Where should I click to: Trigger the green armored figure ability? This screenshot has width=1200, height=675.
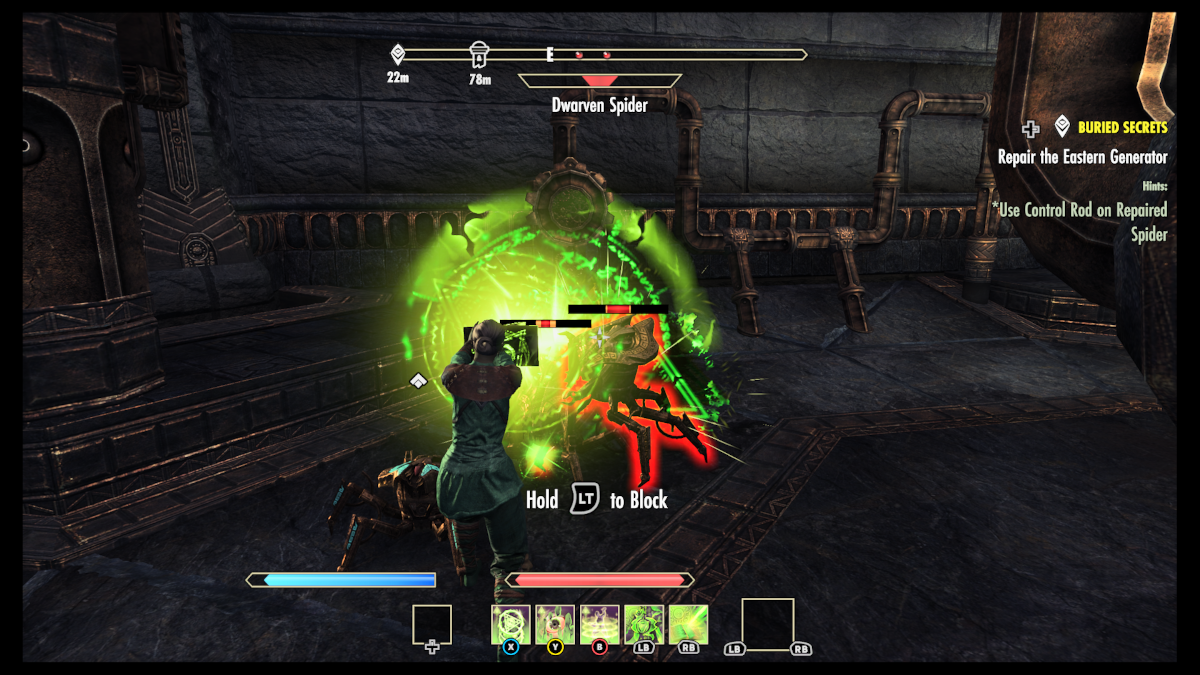click(x=644, y=624)
